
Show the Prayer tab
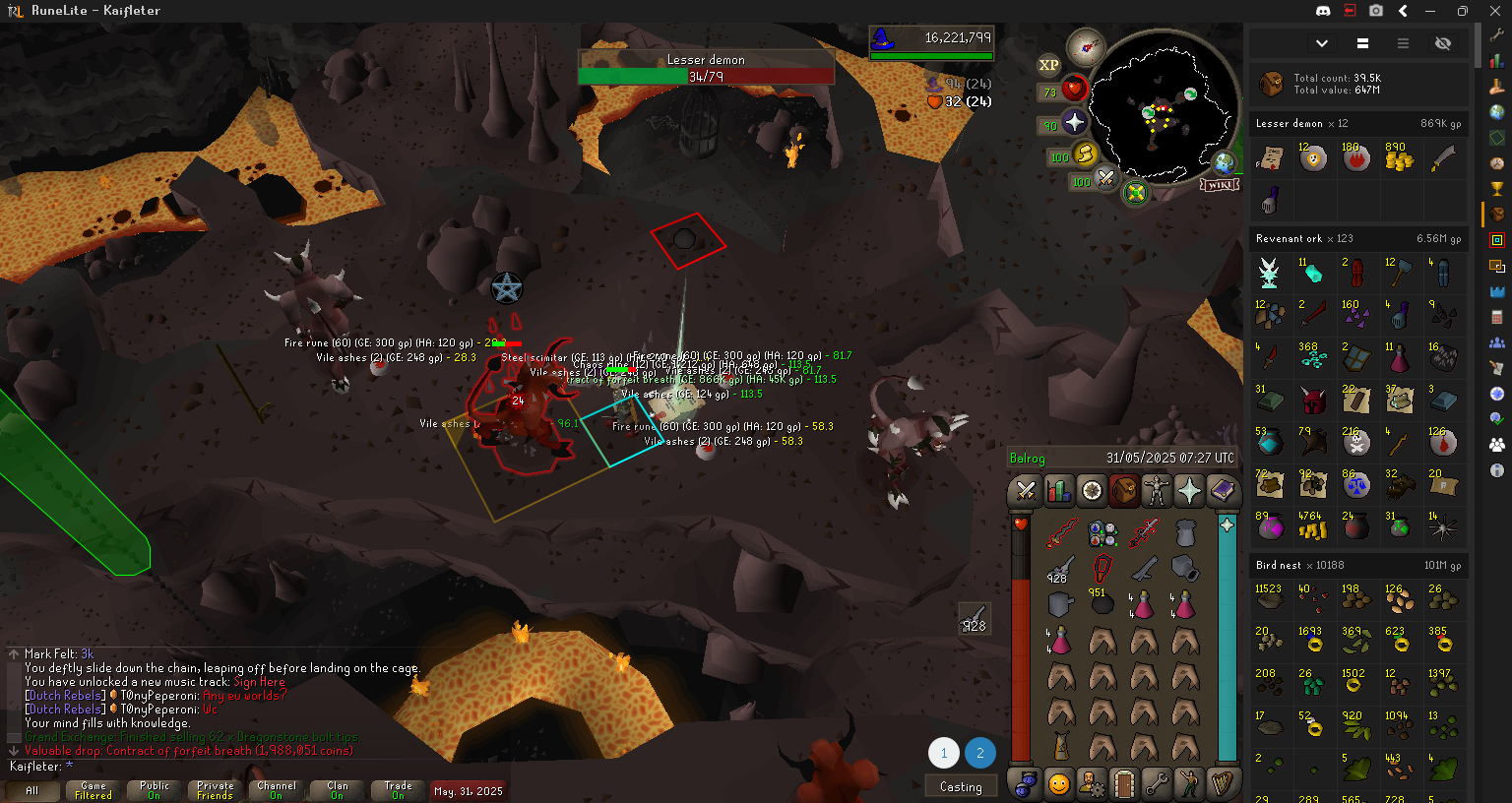[x=1189, y=490]
